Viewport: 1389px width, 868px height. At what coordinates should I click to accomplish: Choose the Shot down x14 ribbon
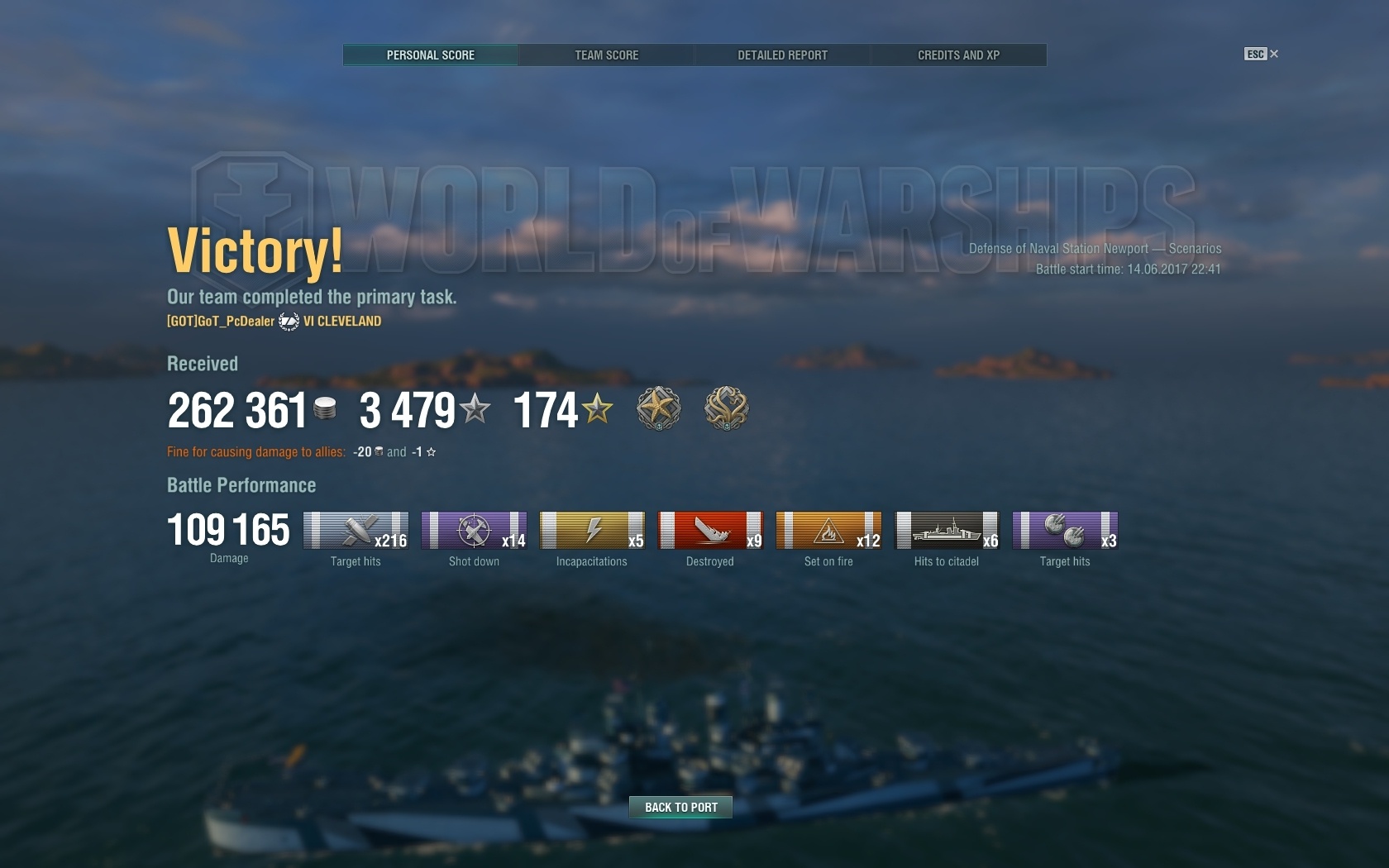(x=474, y=531)
